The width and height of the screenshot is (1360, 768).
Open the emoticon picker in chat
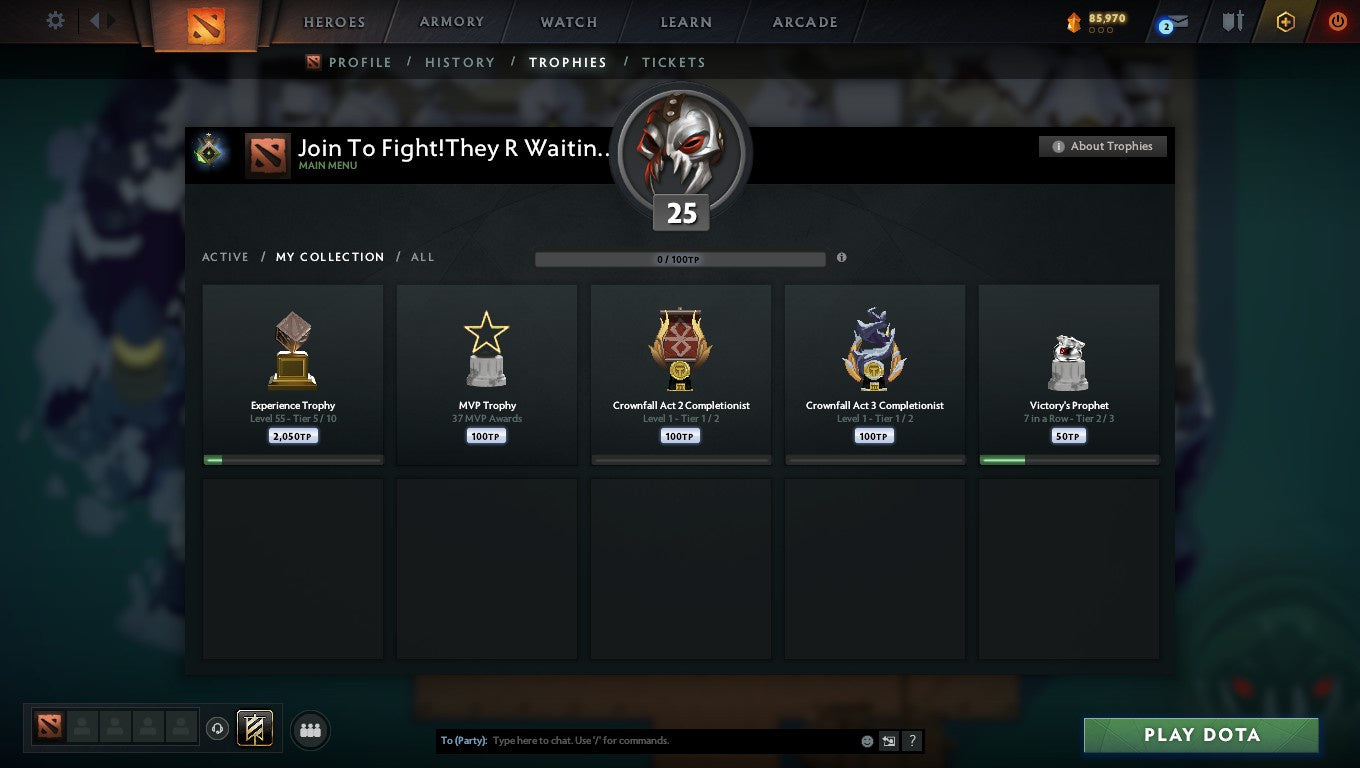coord(866,741)
